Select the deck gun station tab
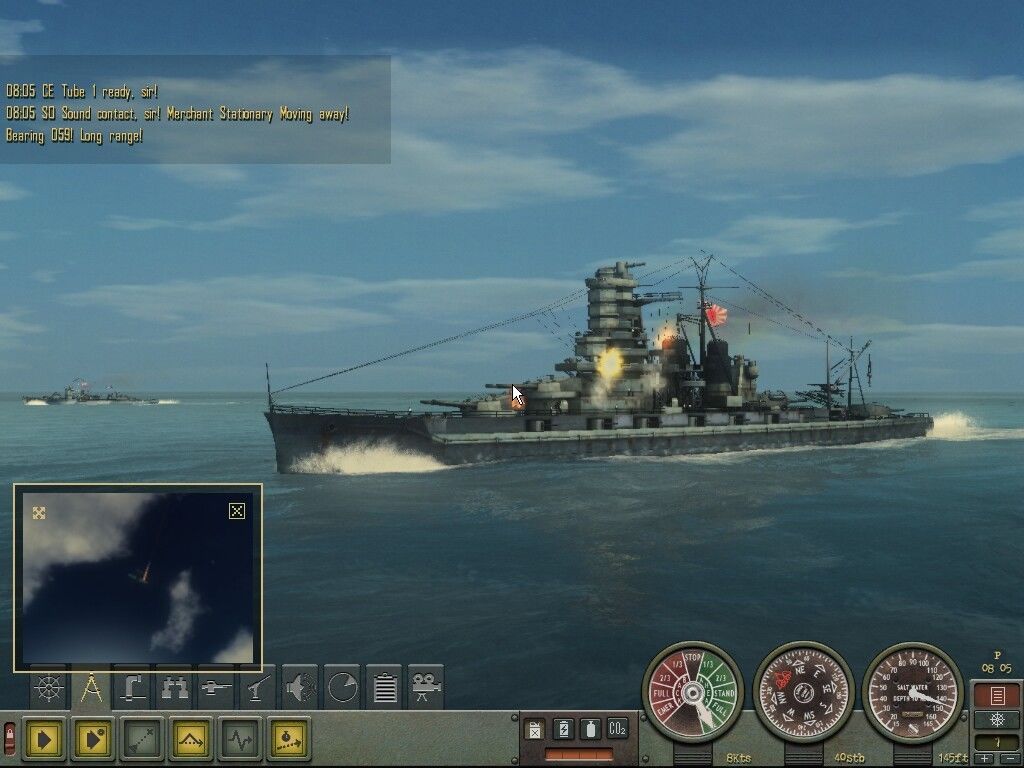 [x=216, y=688]
